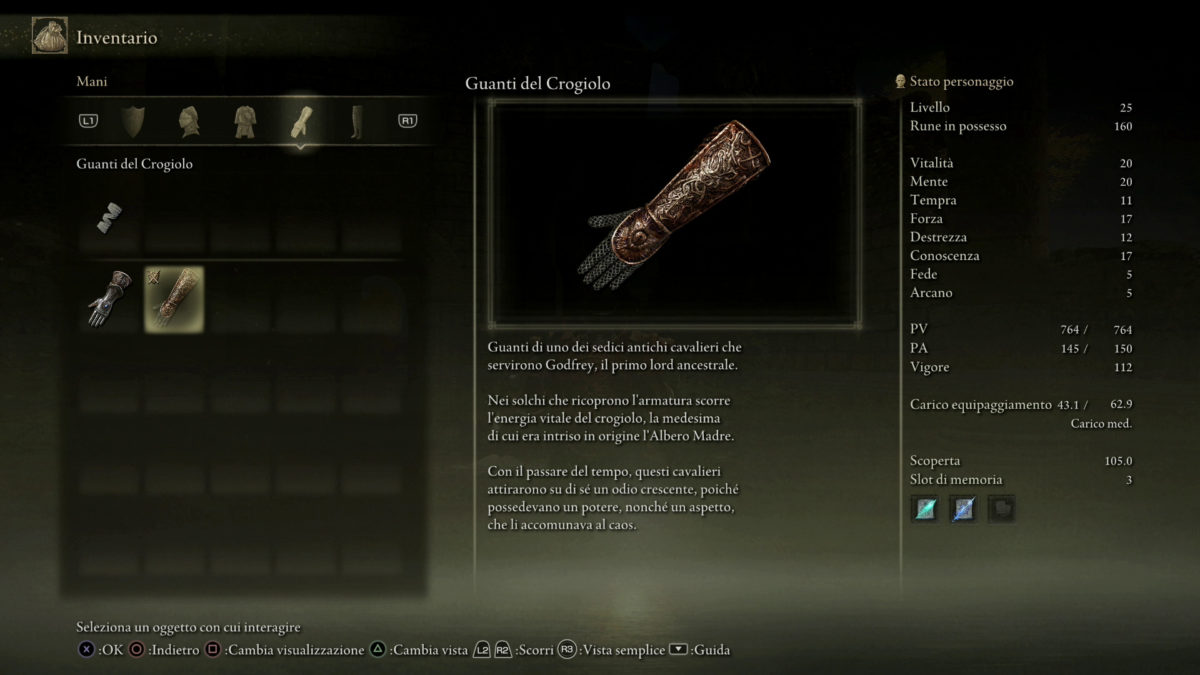The image size is (1200, 675).
Task: Open the helmet category tab
Action: click(x=189, y=121)
